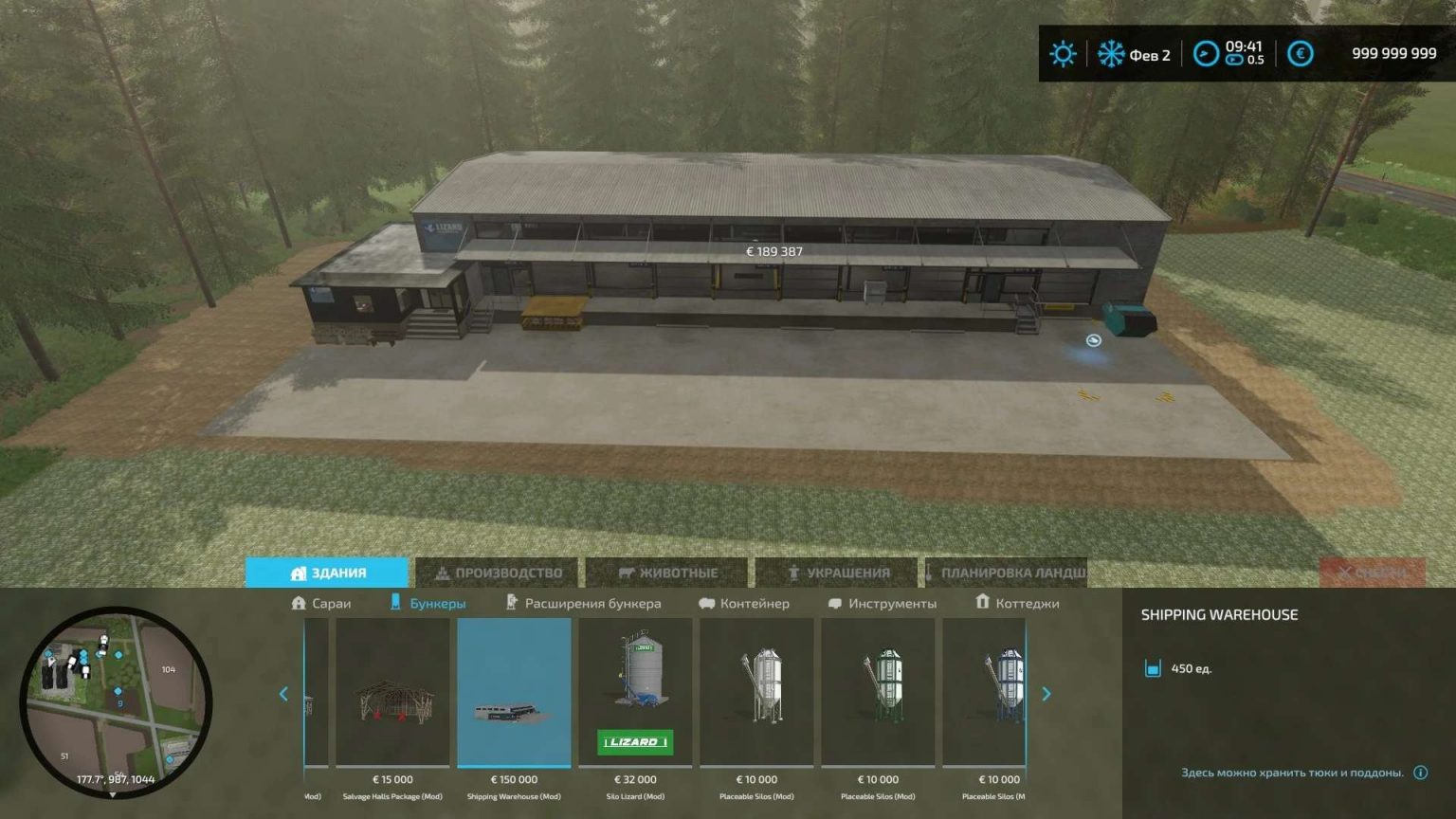Viewport: 1456px width, 819px height.
Task: Click the euro currency icon in HUD
Action: [x=1300, y=53]
